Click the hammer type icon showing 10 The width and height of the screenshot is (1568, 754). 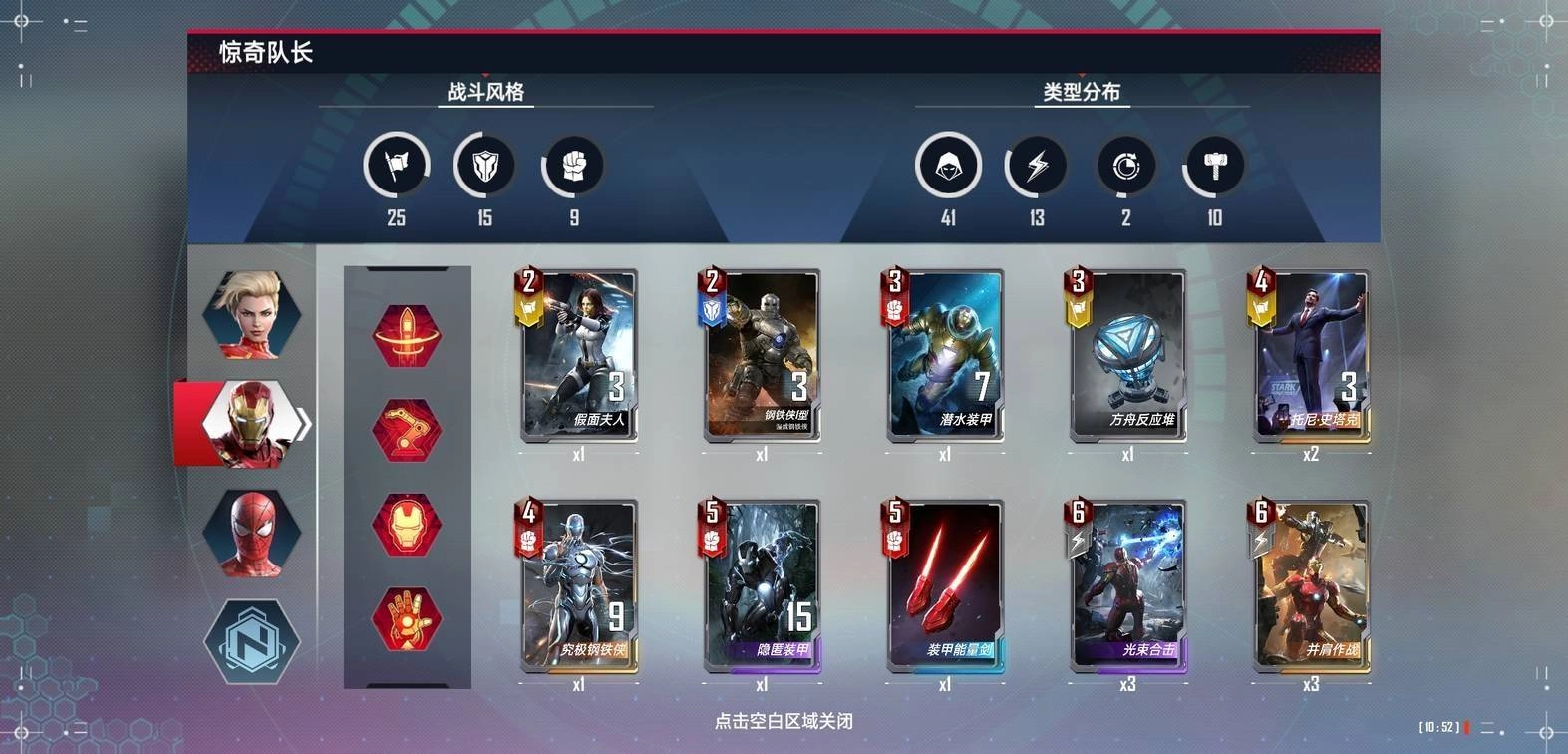(1214, 166)
